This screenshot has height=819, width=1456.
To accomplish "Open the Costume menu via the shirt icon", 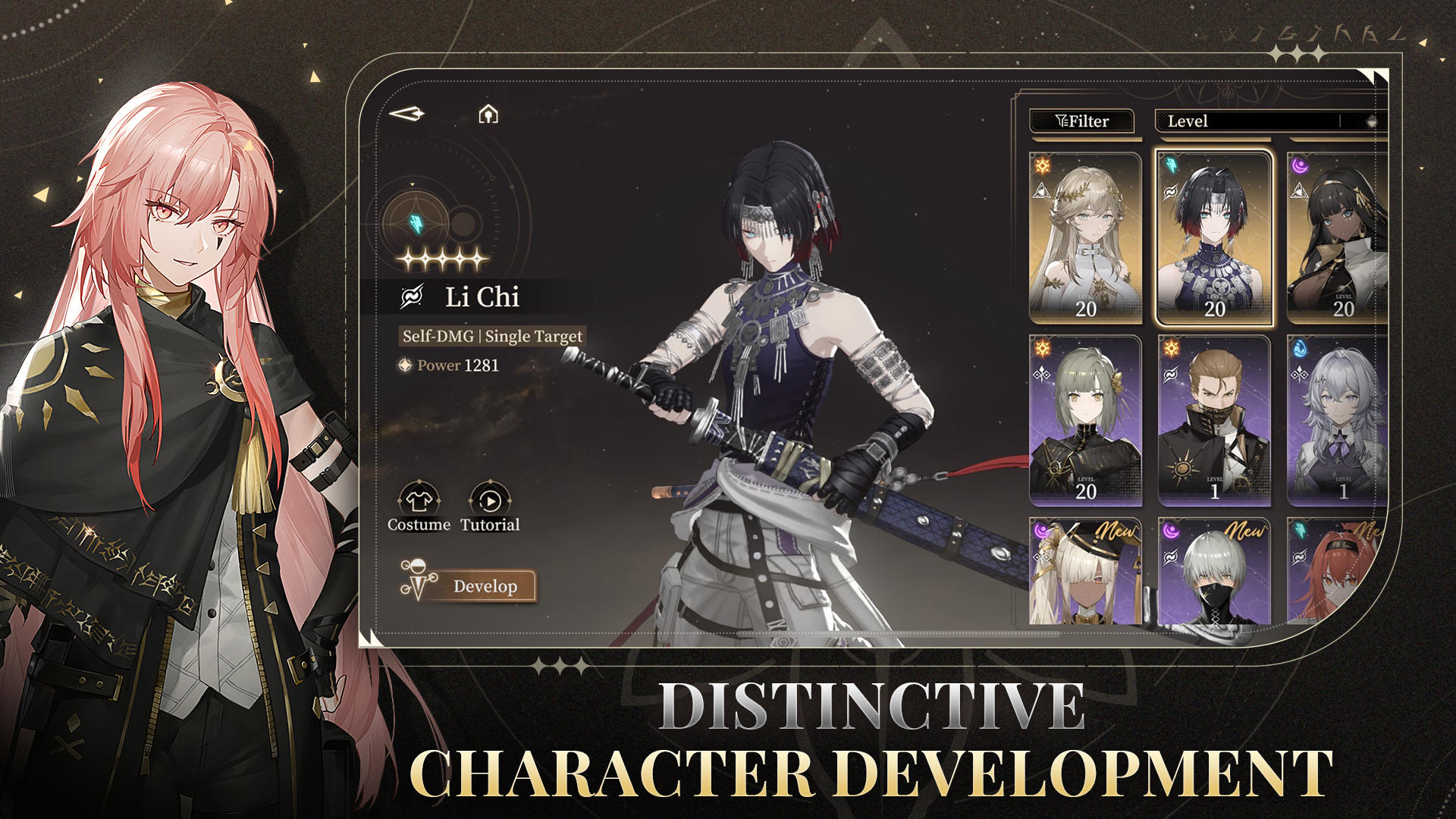I will tap(418, 499).
